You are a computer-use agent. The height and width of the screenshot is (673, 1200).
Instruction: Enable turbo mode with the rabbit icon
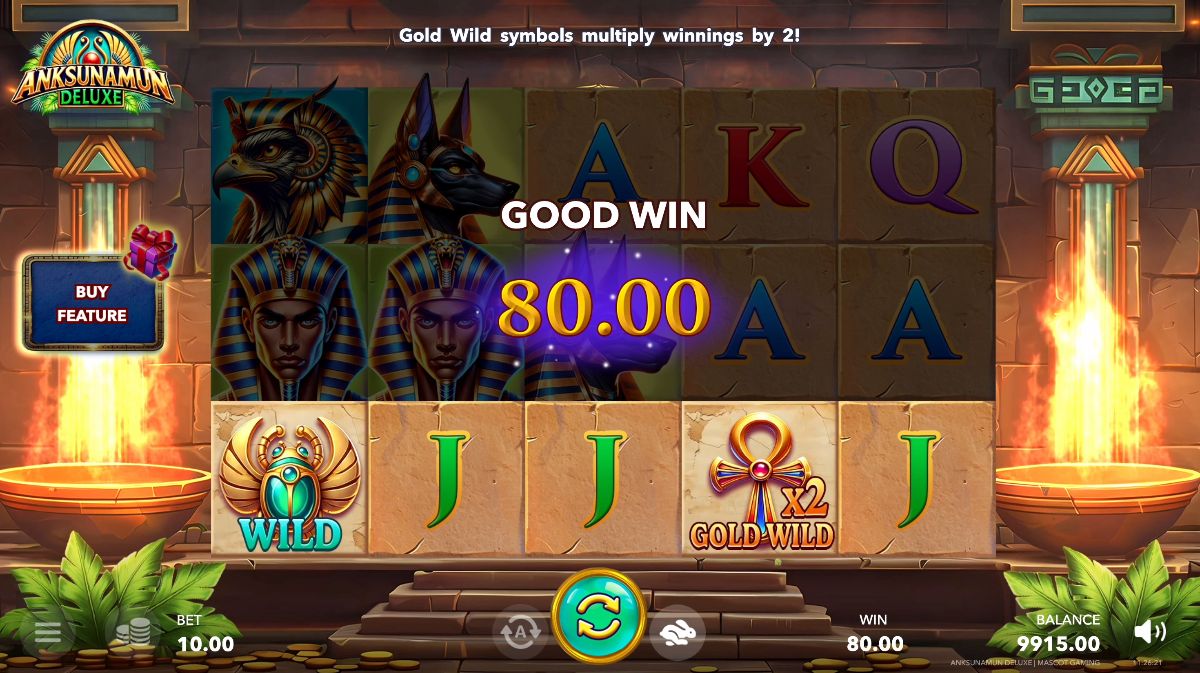pyautogui.click(x=677, y=632)
